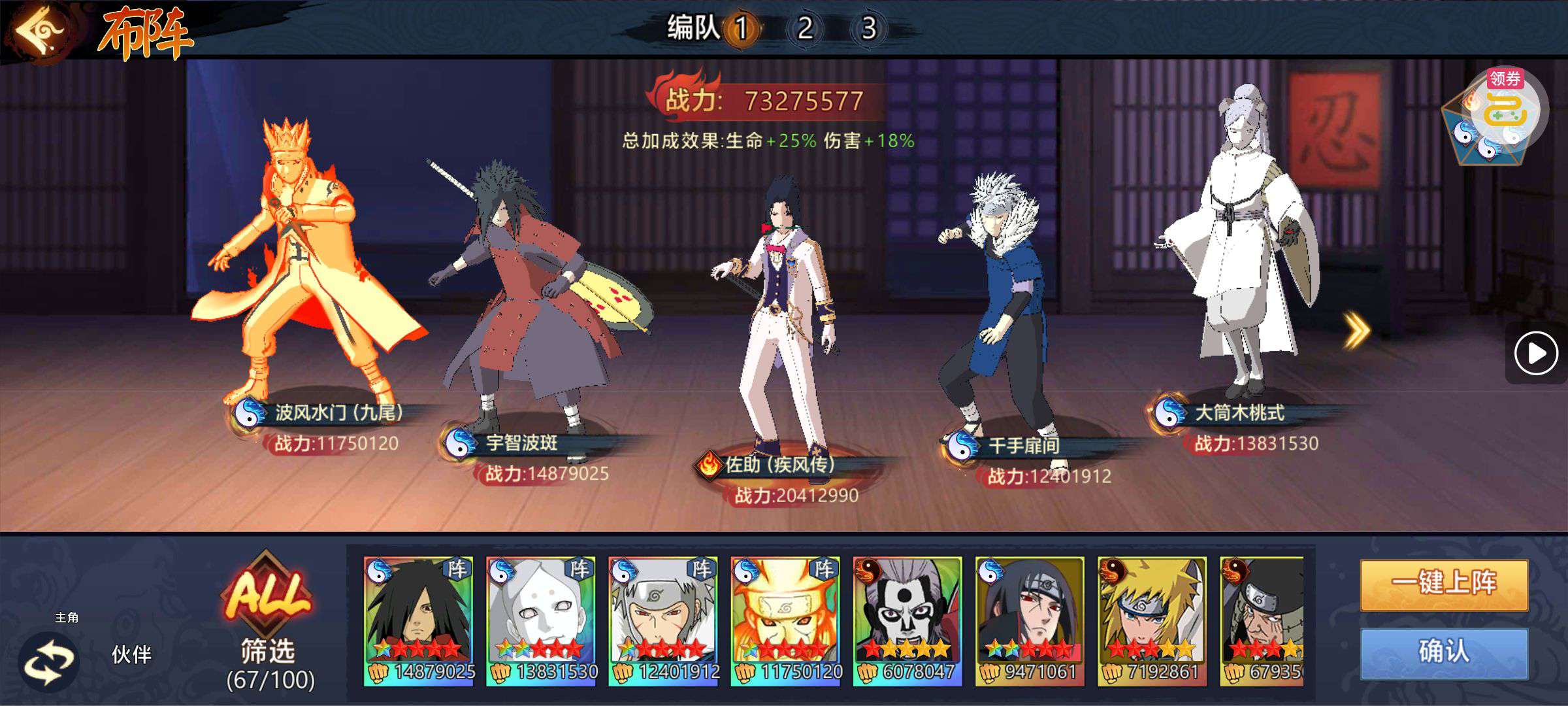
Task: Choose the Momoshiki portrait card with 13831530 power
Action: [x=540, y=621]
